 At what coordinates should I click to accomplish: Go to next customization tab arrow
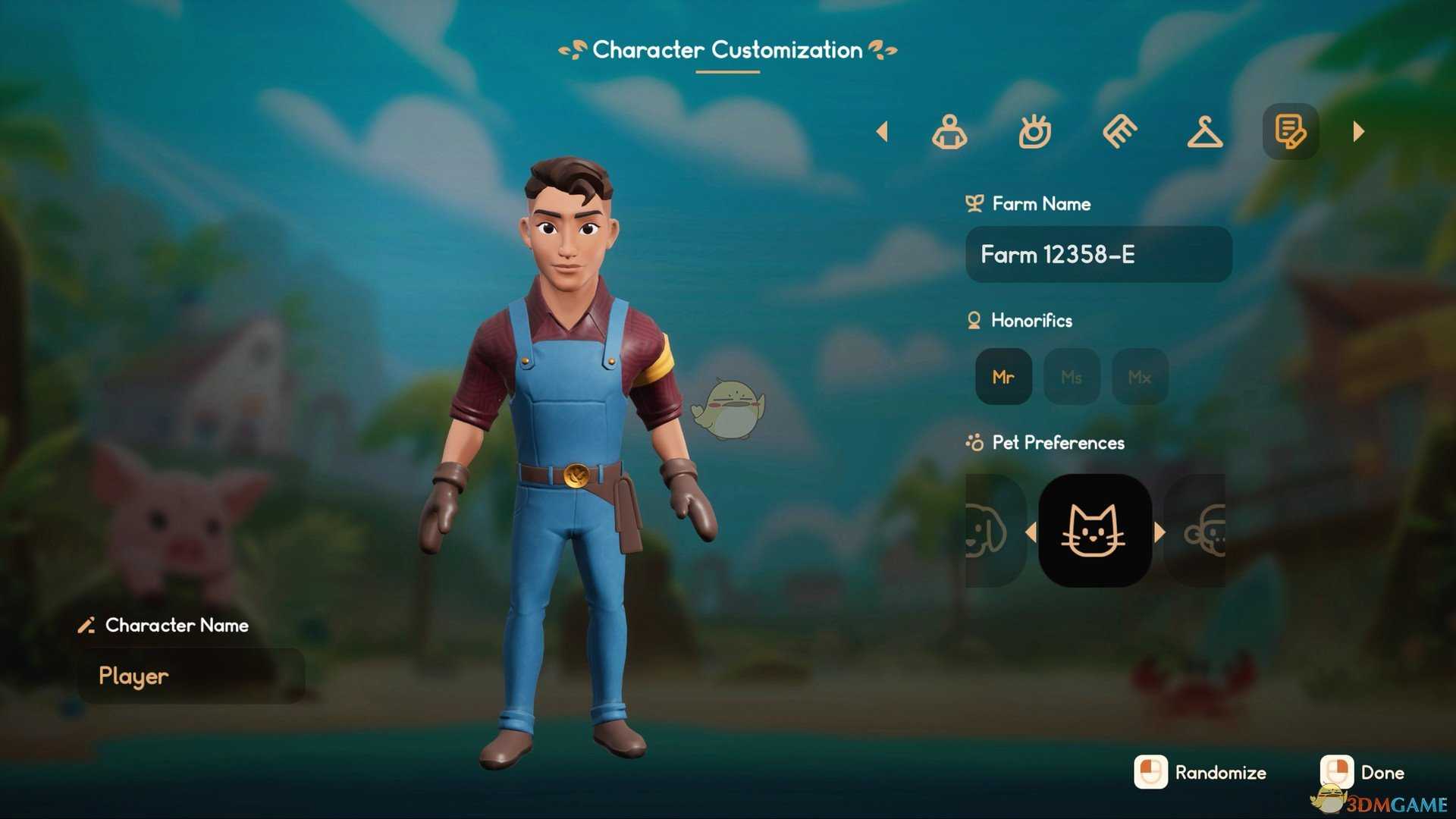tap(1358, 132)
